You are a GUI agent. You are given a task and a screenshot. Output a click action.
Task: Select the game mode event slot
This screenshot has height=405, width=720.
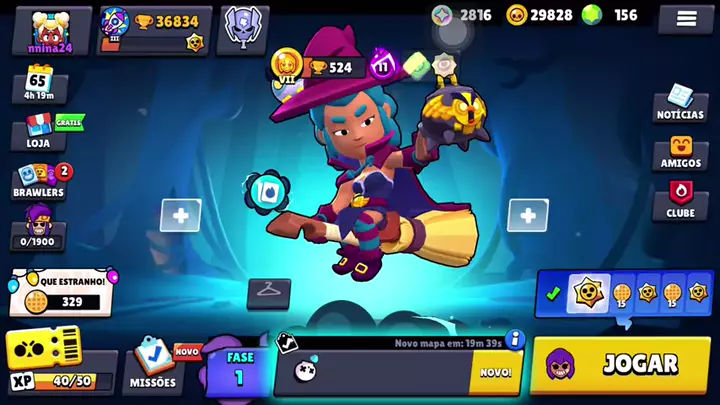pyautogui.click(x=395, y=372)
